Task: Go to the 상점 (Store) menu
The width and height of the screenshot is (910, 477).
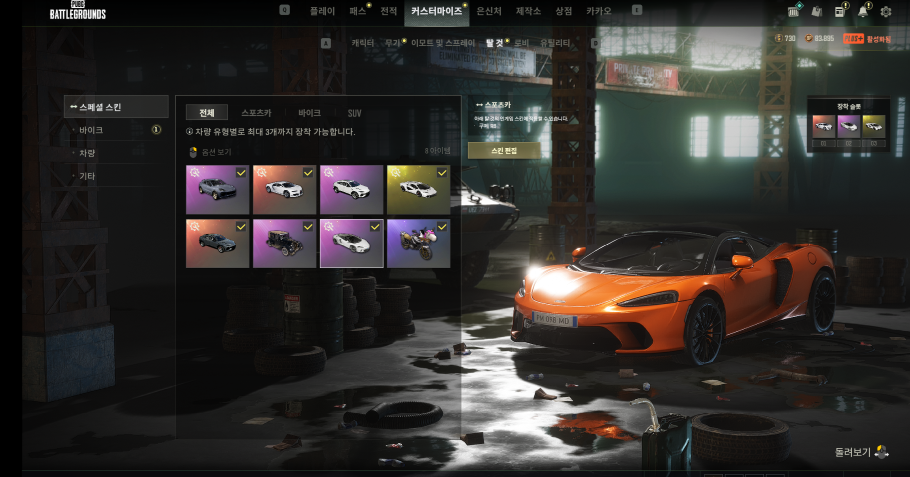Action: point(564,11)
